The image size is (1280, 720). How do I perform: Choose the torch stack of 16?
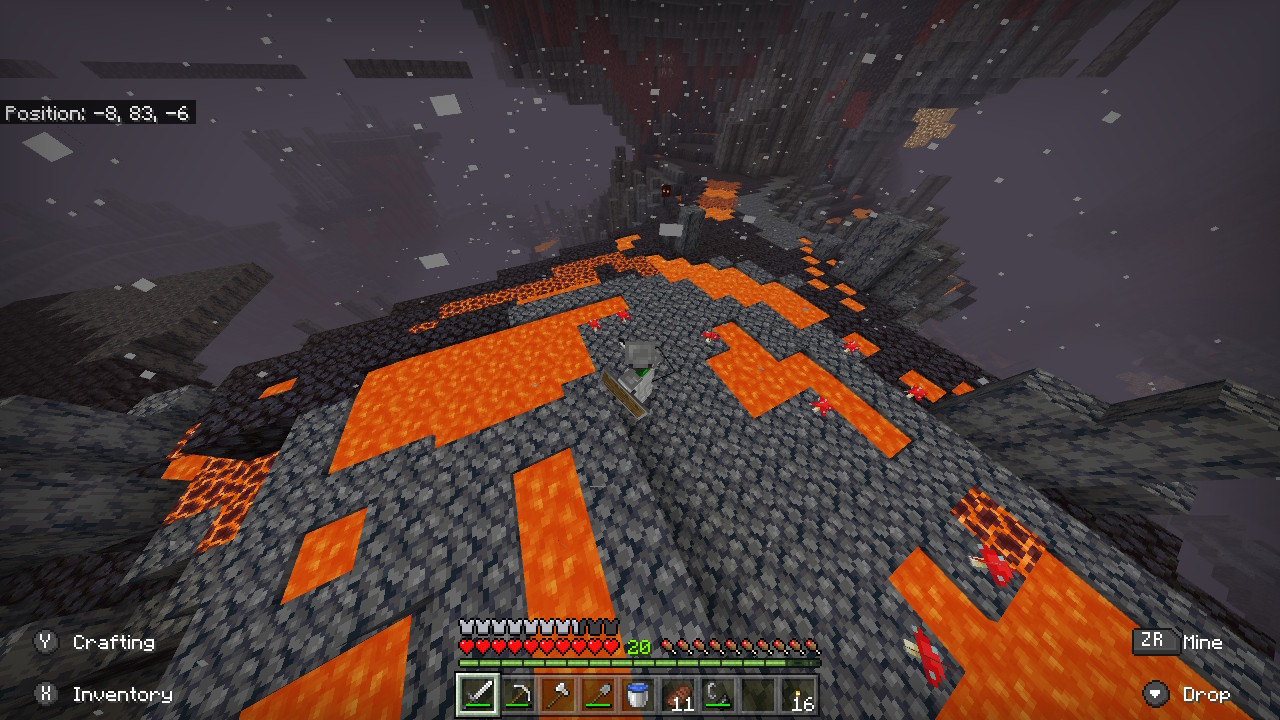click(x=798, y=695)
